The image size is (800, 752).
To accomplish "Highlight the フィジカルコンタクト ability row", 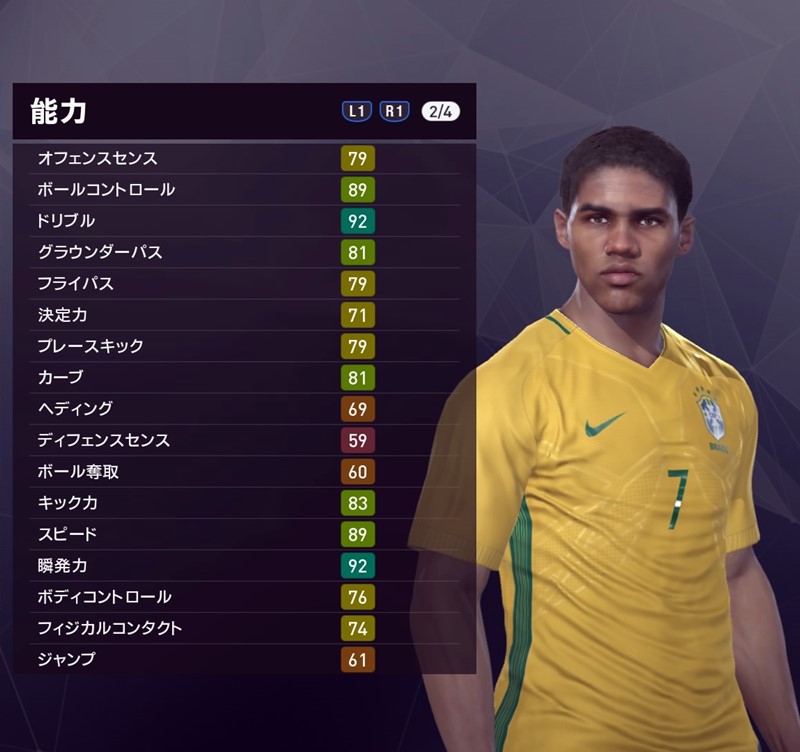I will coord(240,629).
